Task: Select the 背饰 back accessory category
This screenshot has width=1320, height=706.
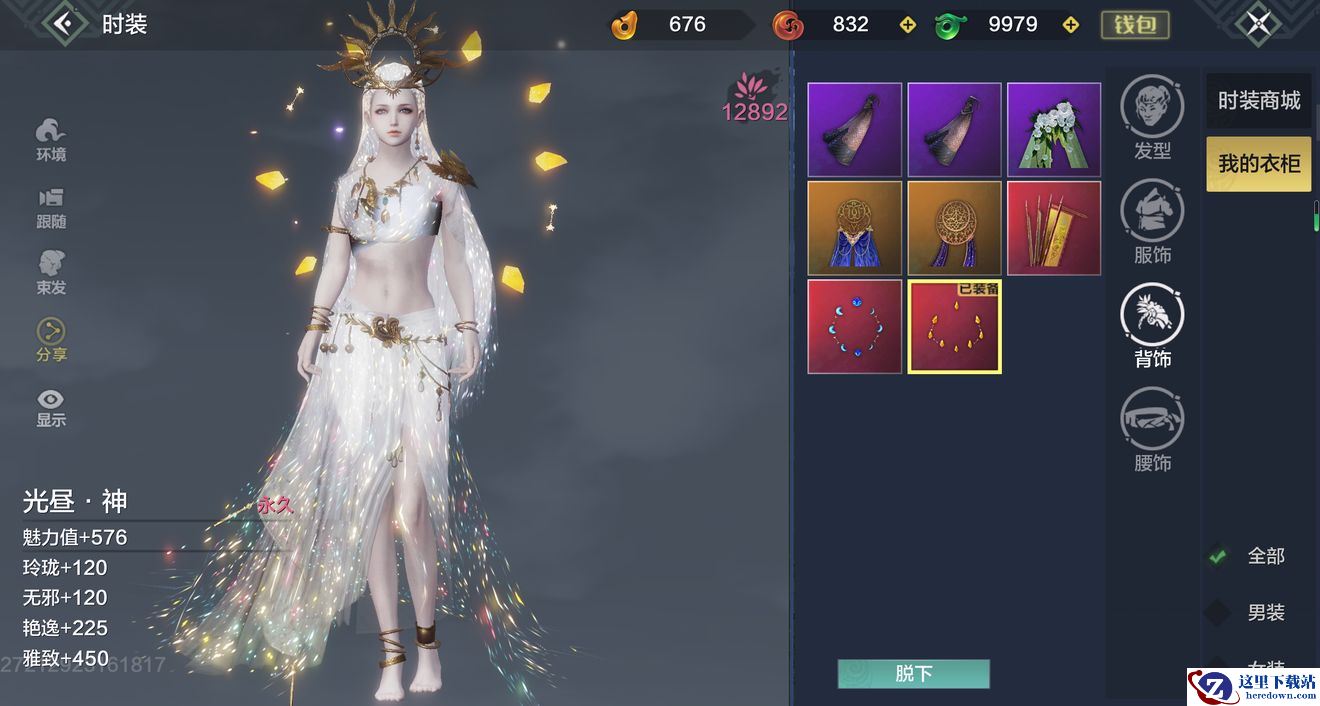Action: tap(1152, 325)
